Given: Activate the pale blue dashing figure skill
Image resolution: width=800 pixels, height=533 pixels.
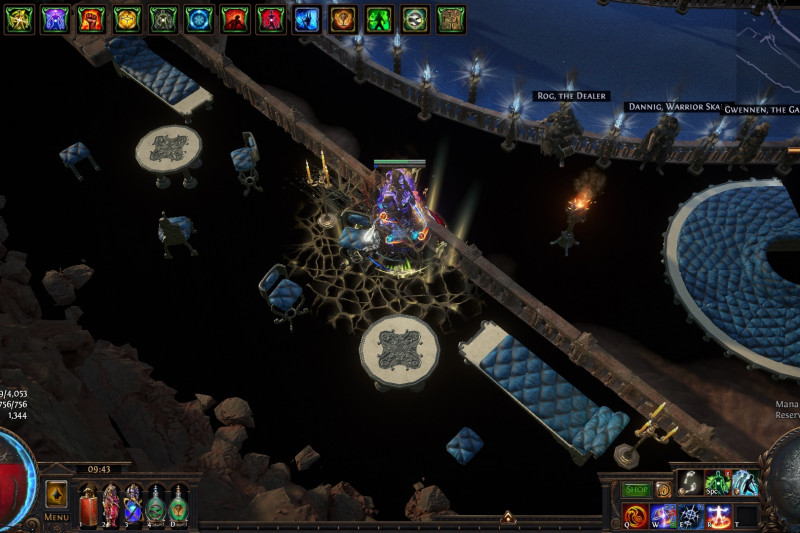Looking at the screenshot, I should [744, 483].
